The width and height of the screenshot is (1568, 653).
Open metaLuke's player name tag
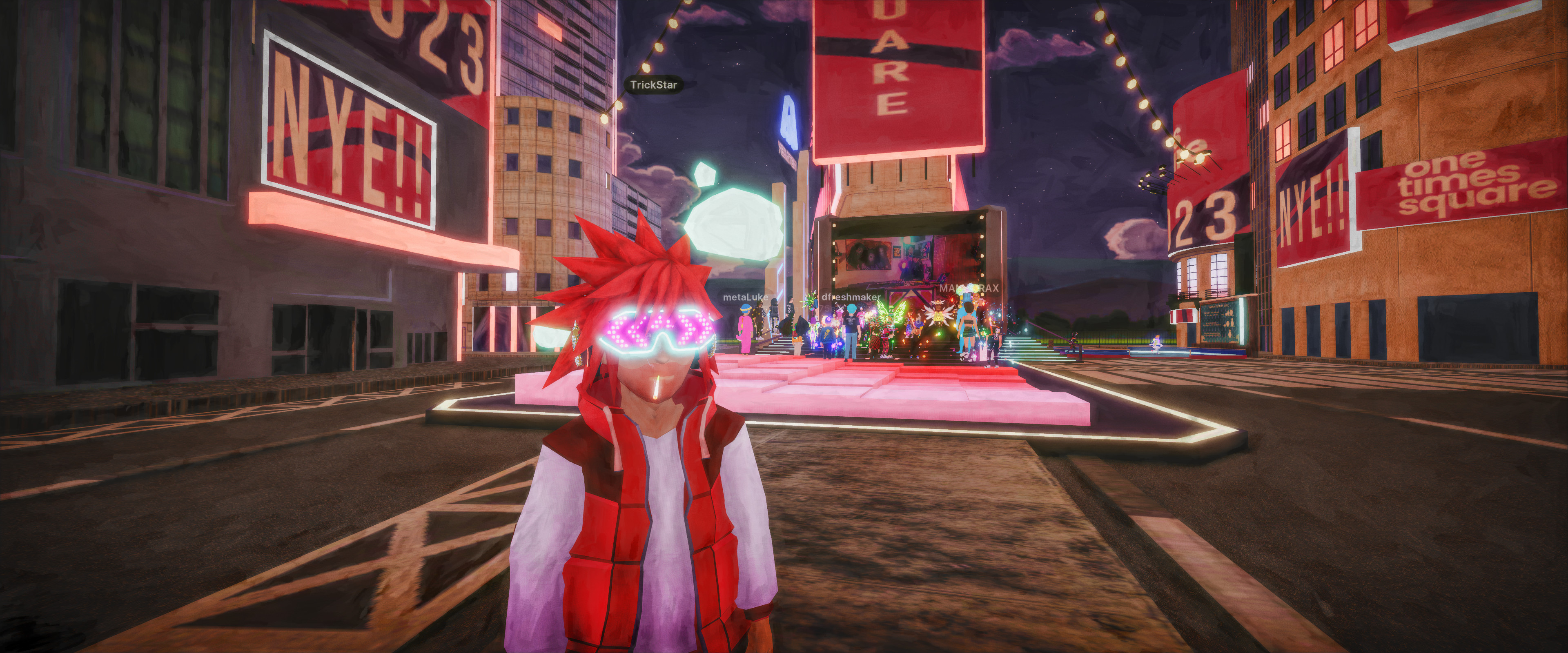(744, 298)
